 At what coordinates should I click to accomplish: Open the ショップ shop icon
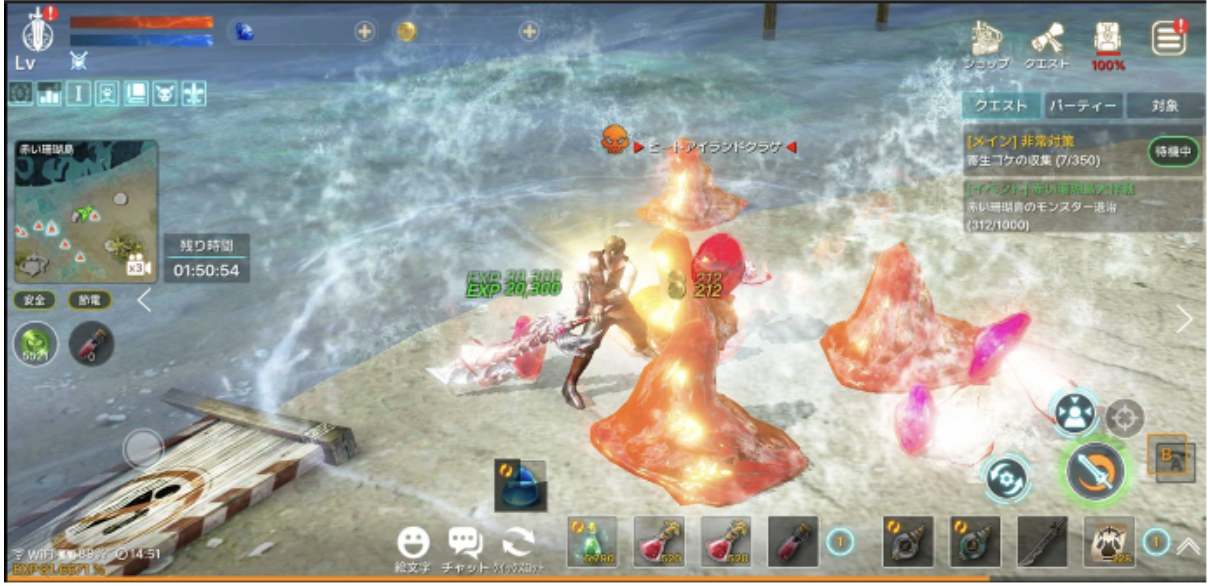(x=987, y=41)
